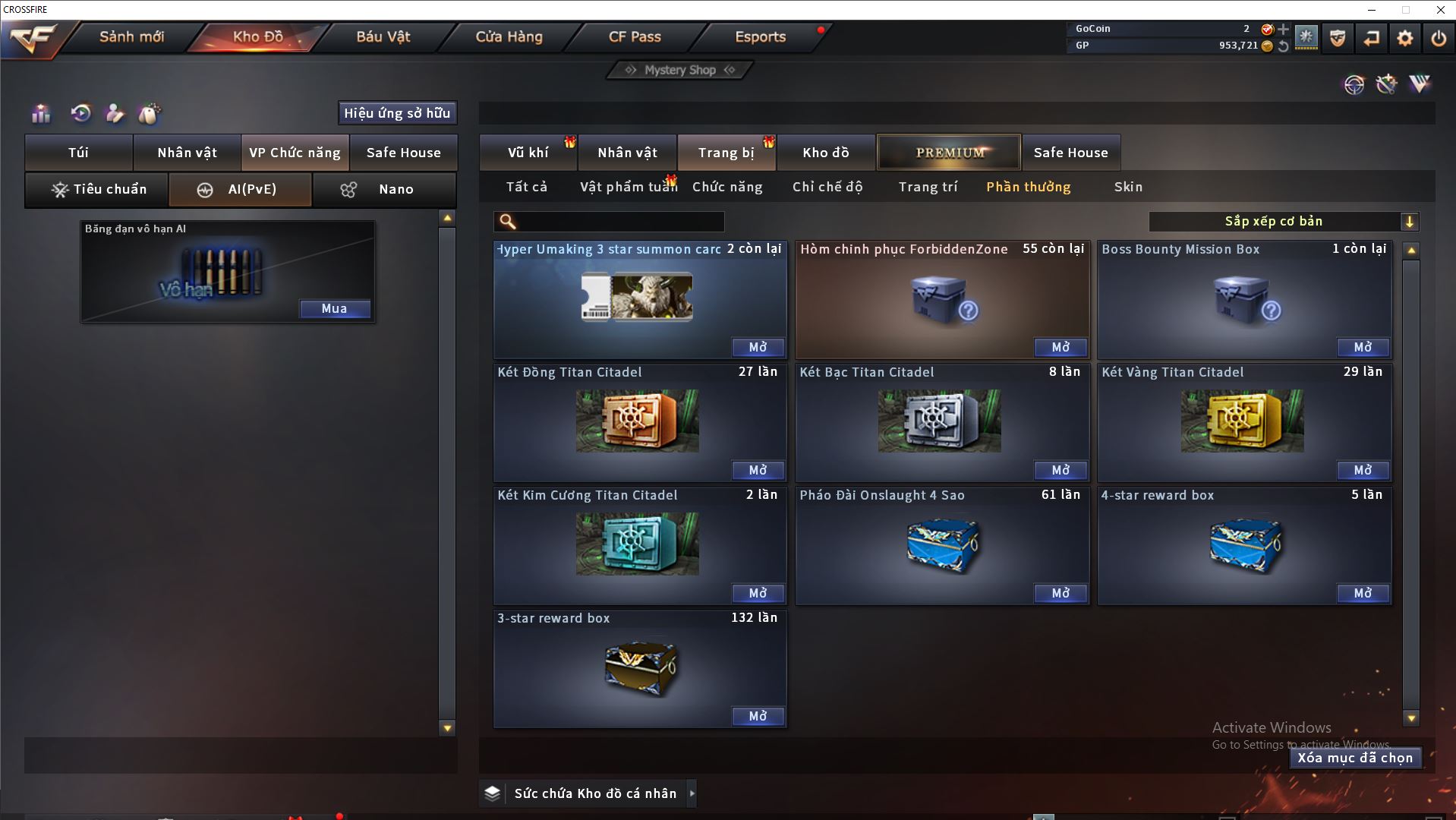Open the Boss Bounty Mission Box
This screenshot has height=820, width=1456.
point(1363,347)
